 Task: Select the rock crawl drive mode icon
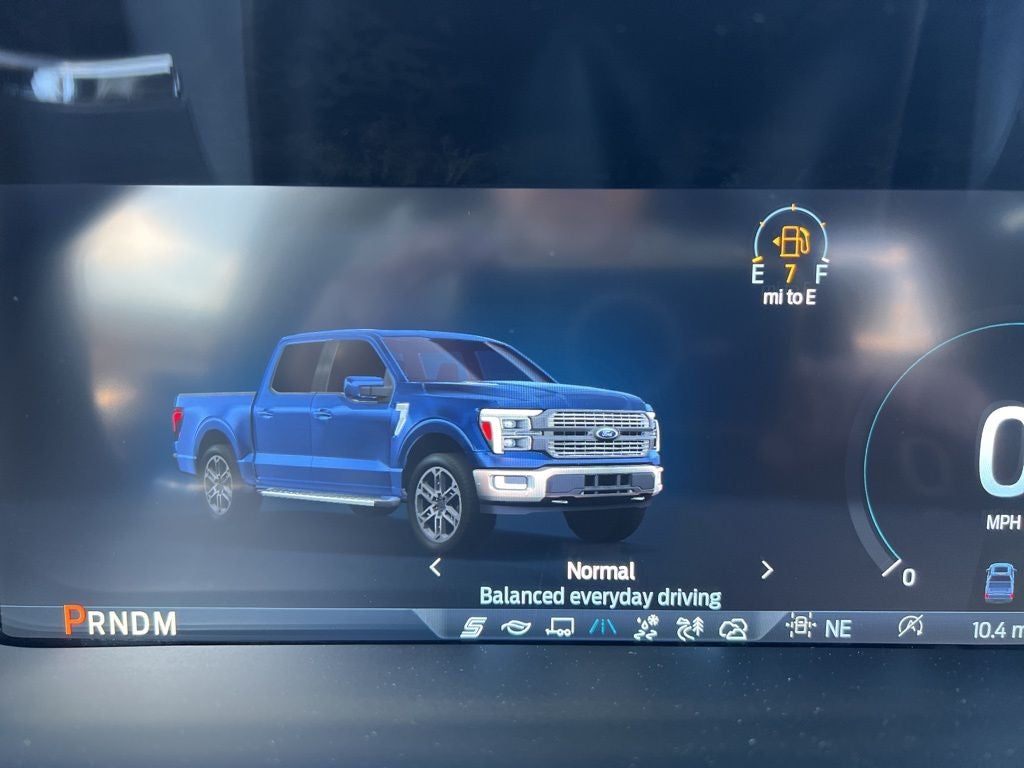733,628
